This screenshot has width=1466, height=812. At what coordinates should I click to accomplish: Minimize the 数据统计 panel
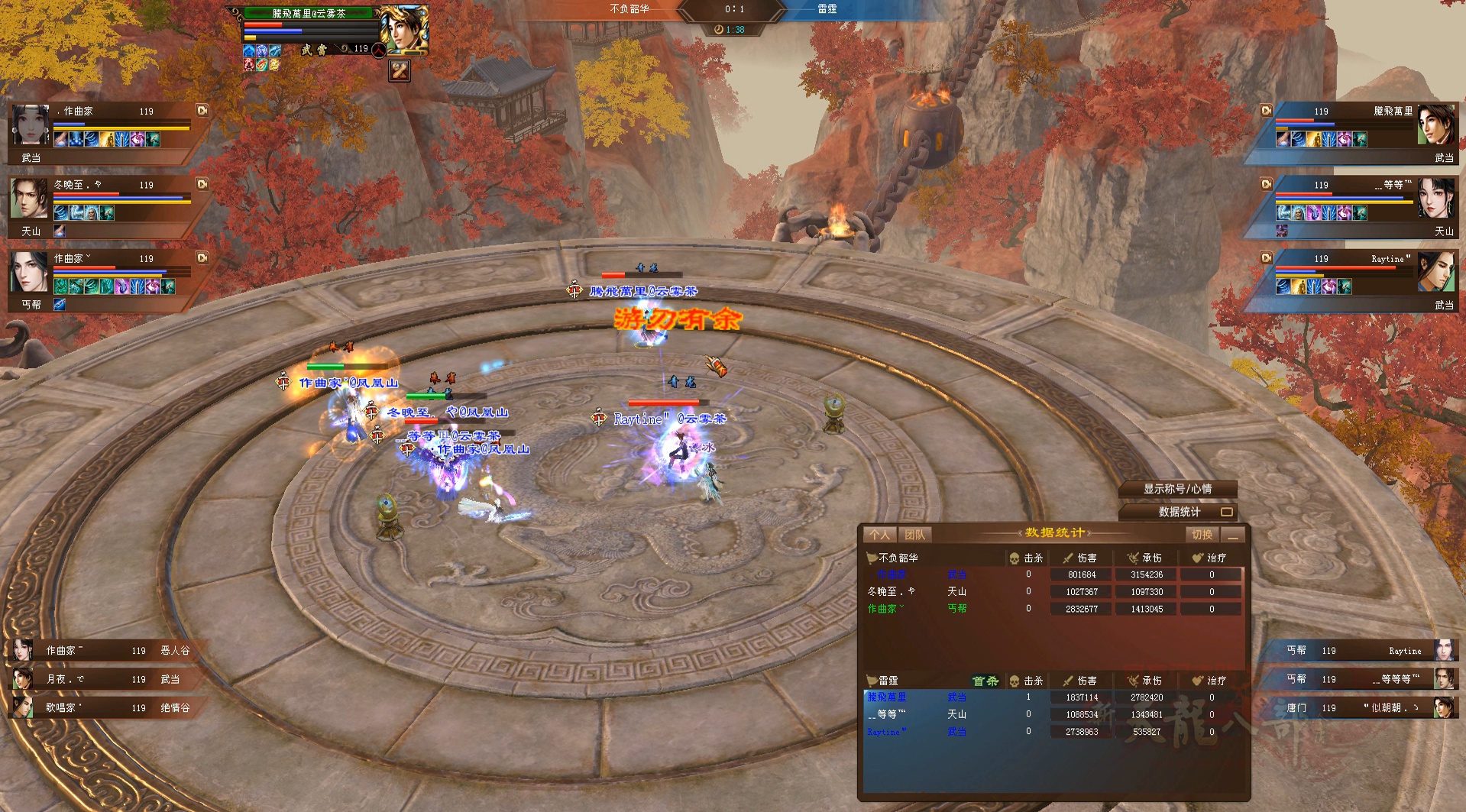click(x=1232, y=535)
